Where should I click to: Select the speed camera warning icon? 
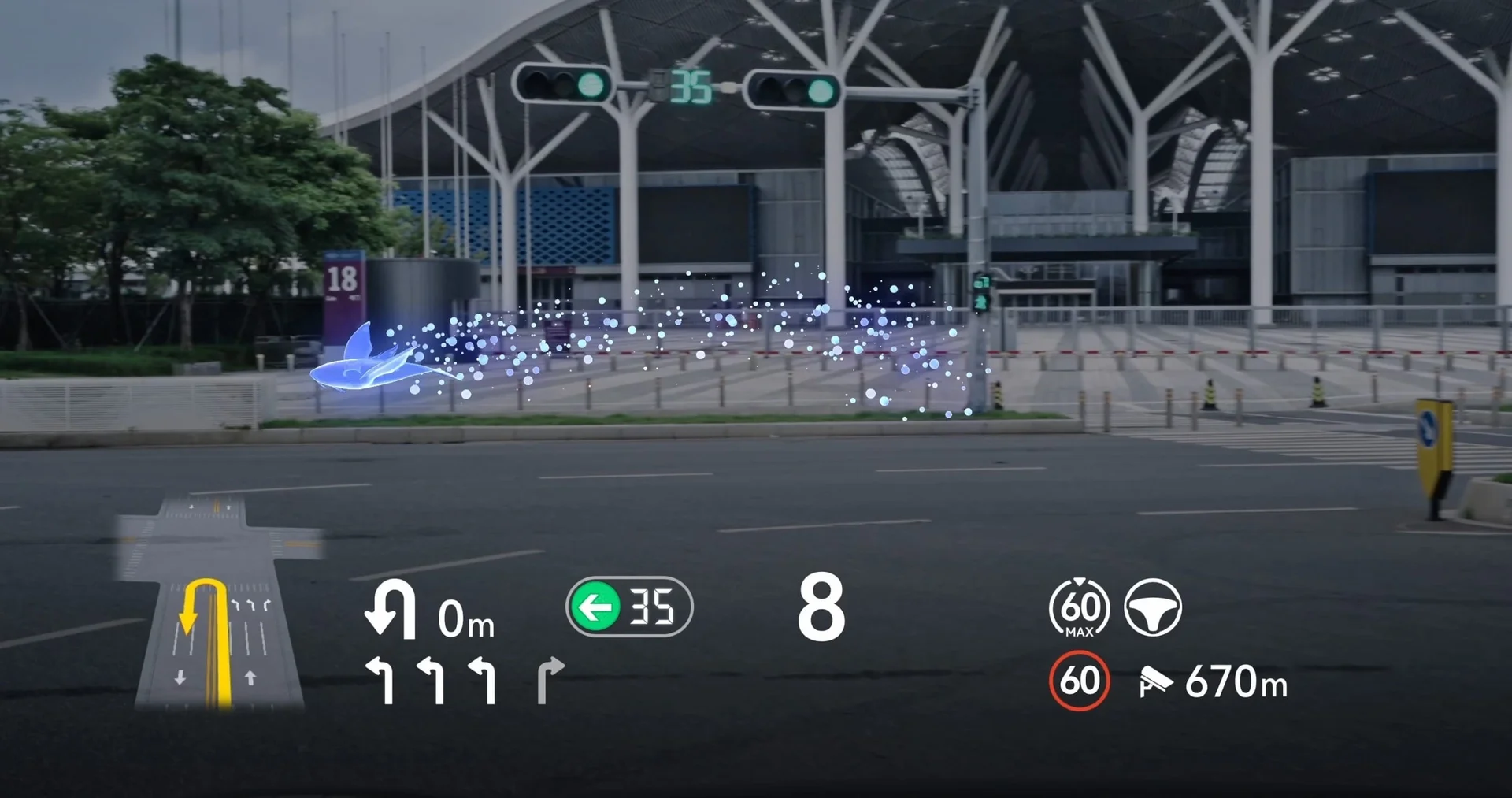click(x=1154, y=681)
